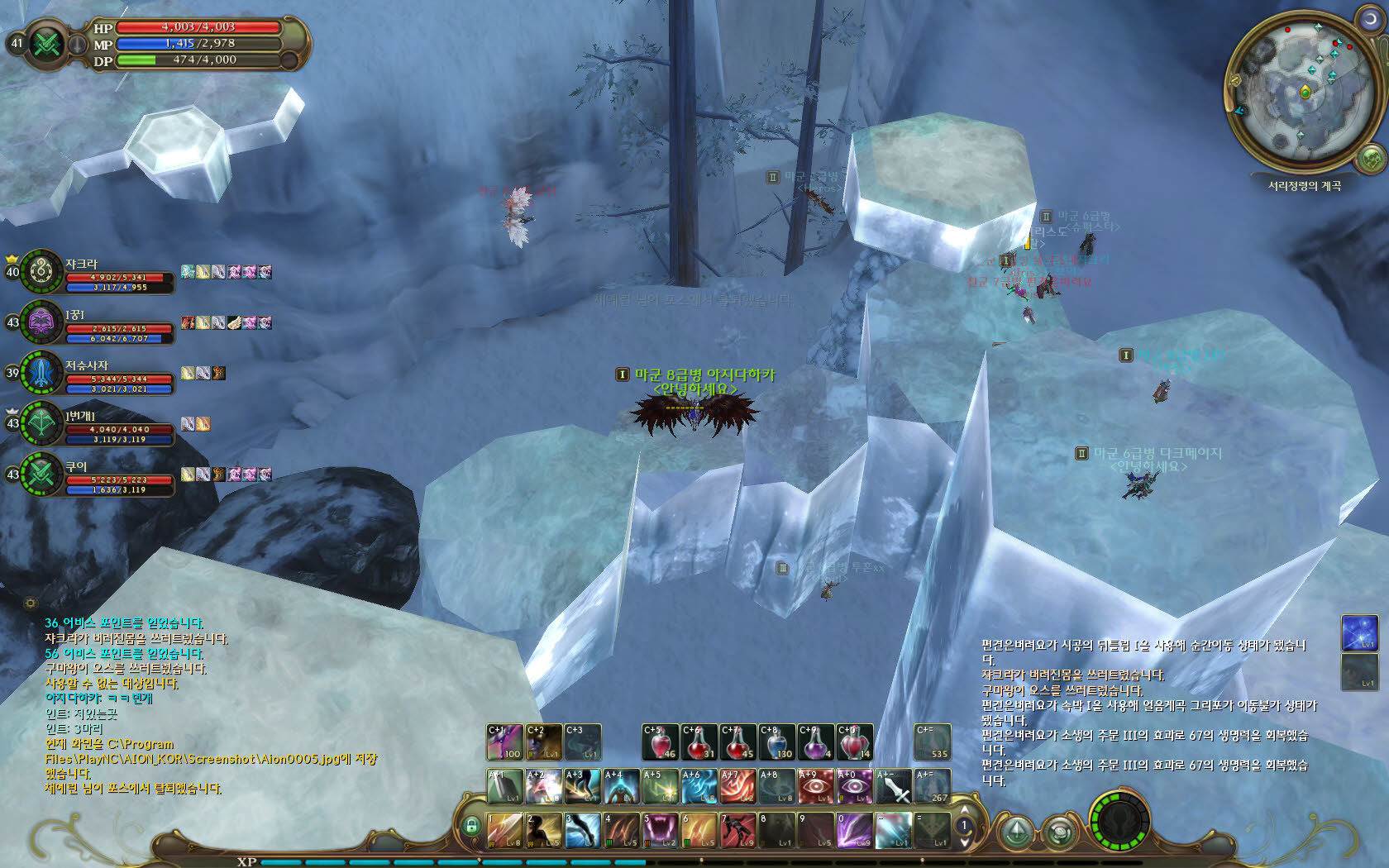Activate the sword icon skill in slot A+-
The image size is (1389, 868).
point(893,787)
